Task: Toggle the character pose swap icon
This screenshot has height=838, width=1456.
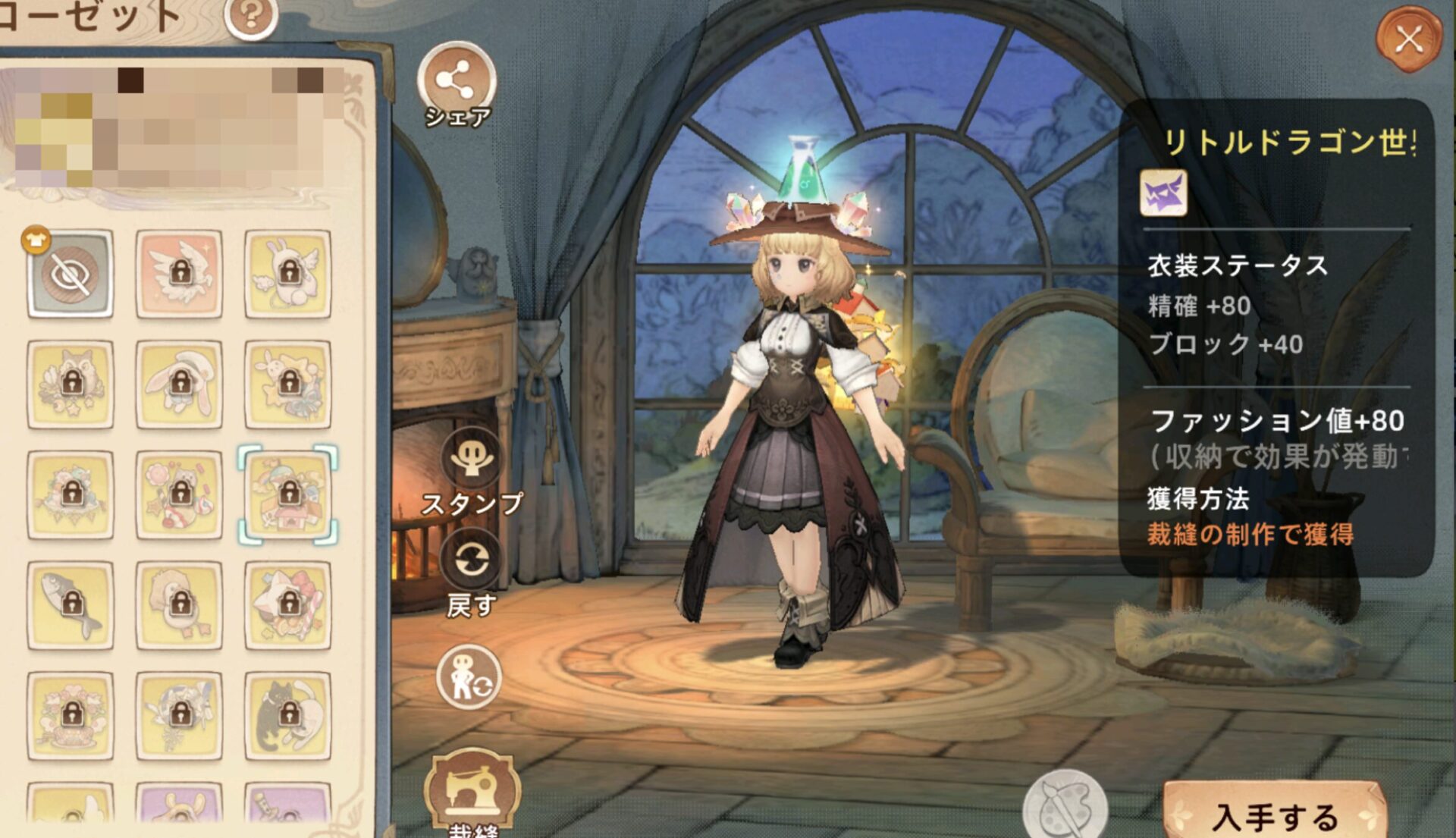Action: tap(469, 677)
